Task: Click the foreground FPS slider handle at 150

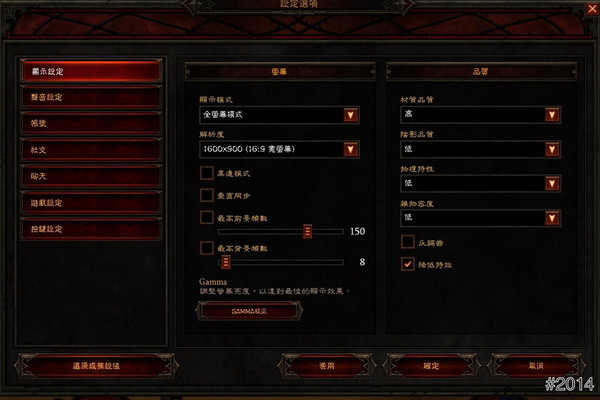Action: pos(308,232)
